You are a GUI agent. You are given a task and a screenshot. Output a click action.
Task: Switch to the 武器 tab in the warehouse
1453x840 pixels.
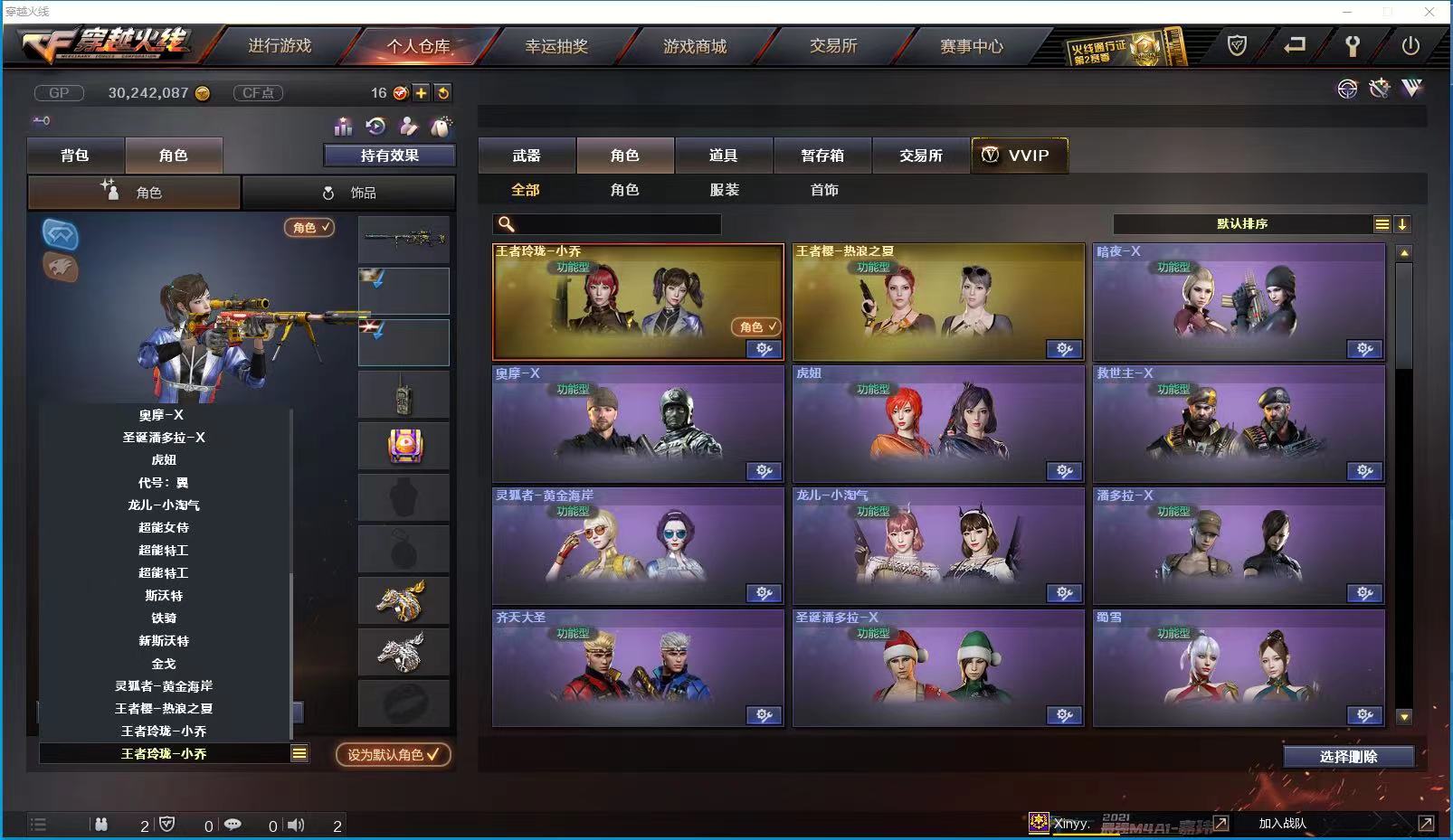point(526,155)
